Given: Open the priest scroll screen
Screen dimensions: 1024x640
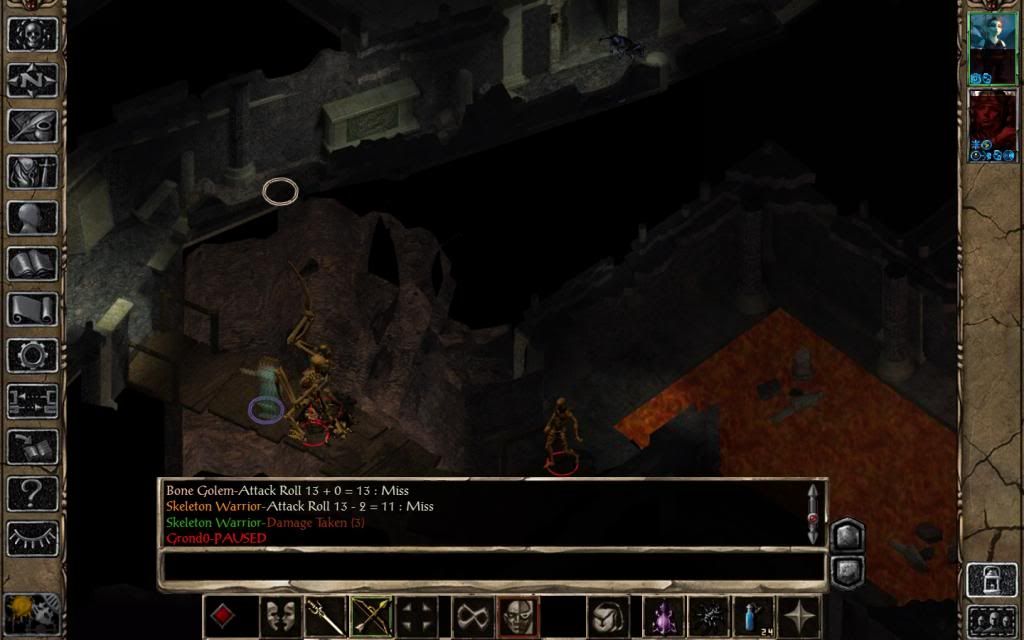Looking at the screenshot, I should point(32,309).
